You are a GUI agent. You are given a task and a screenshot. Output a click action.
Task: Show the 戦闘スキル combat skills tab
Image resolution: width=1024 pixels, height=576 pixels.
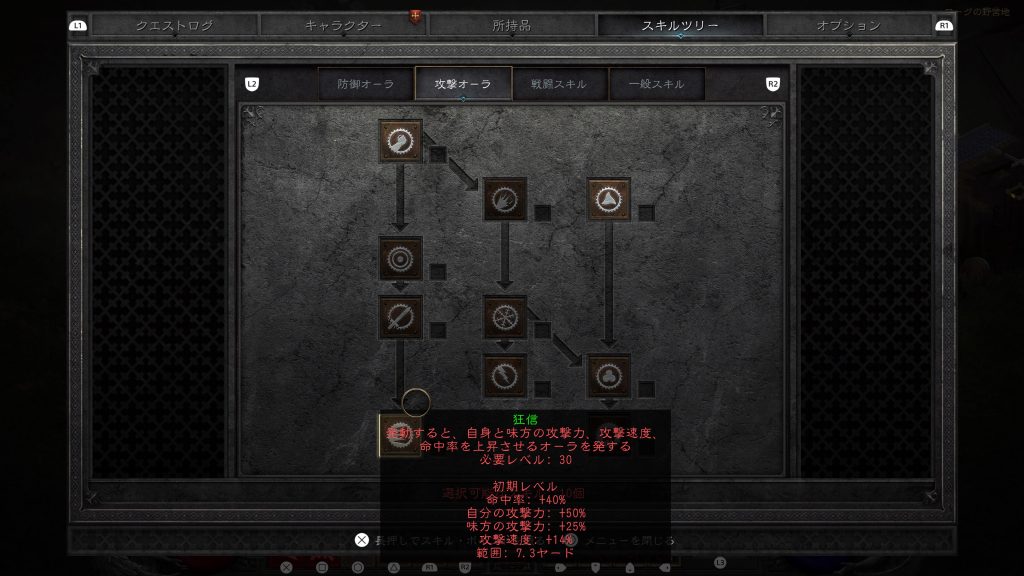(559, 85)
